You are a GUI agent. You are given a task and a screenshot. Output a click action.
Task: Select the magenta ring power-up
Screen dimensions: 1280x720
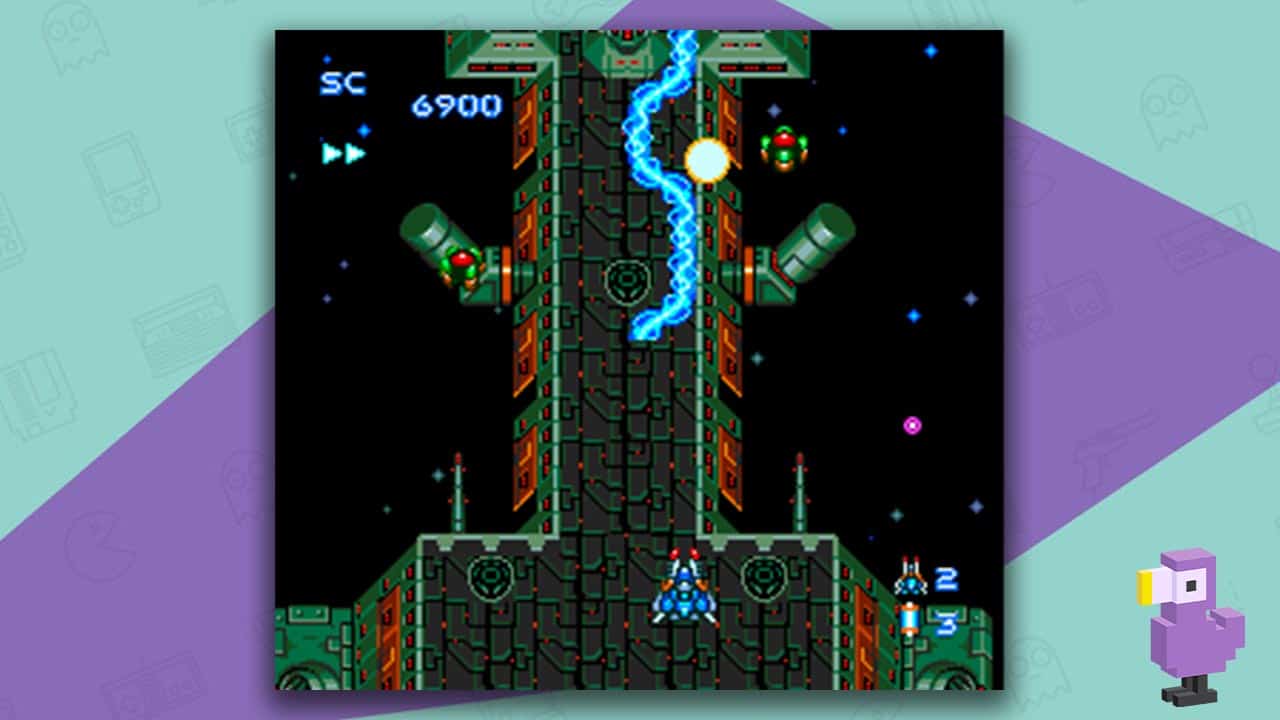coord(912,424)
